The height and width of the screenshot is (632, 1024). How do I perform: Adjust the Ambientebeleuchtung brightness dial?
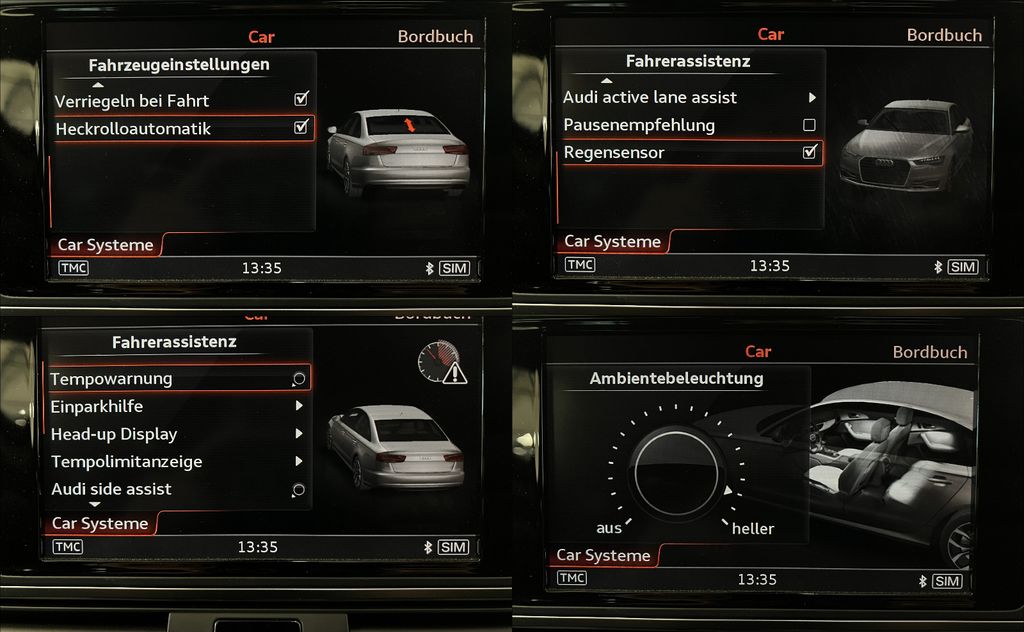pos(676,471)
